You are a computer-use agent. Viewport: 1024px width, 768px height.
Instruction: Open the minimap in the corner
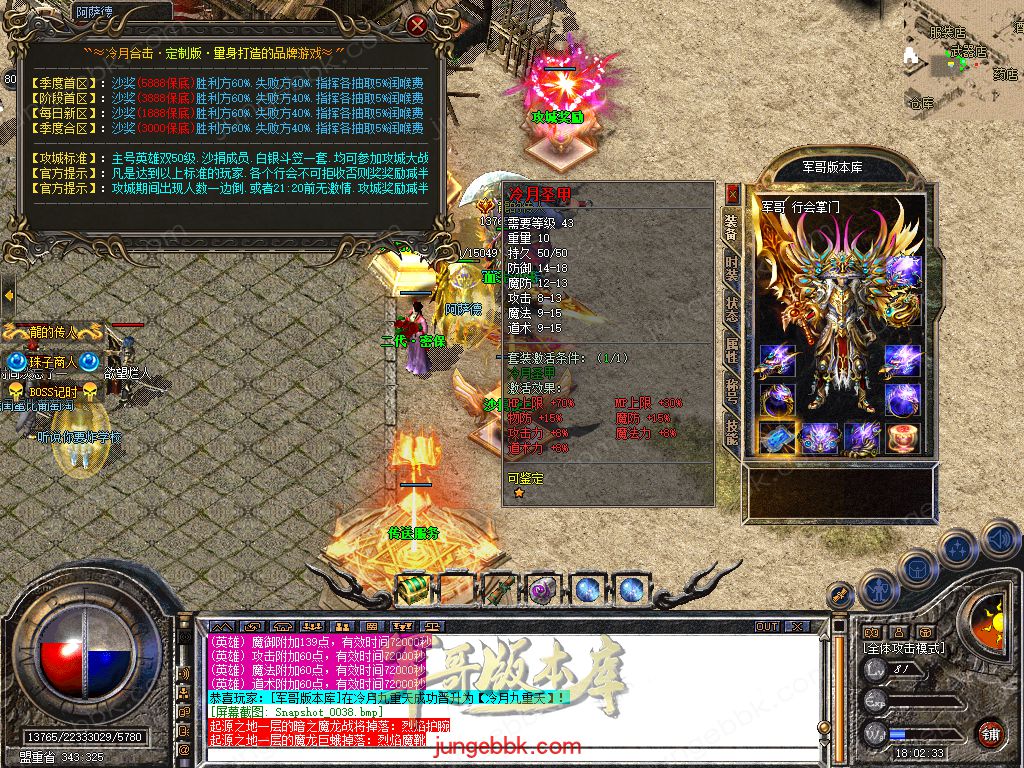point(962,55)
